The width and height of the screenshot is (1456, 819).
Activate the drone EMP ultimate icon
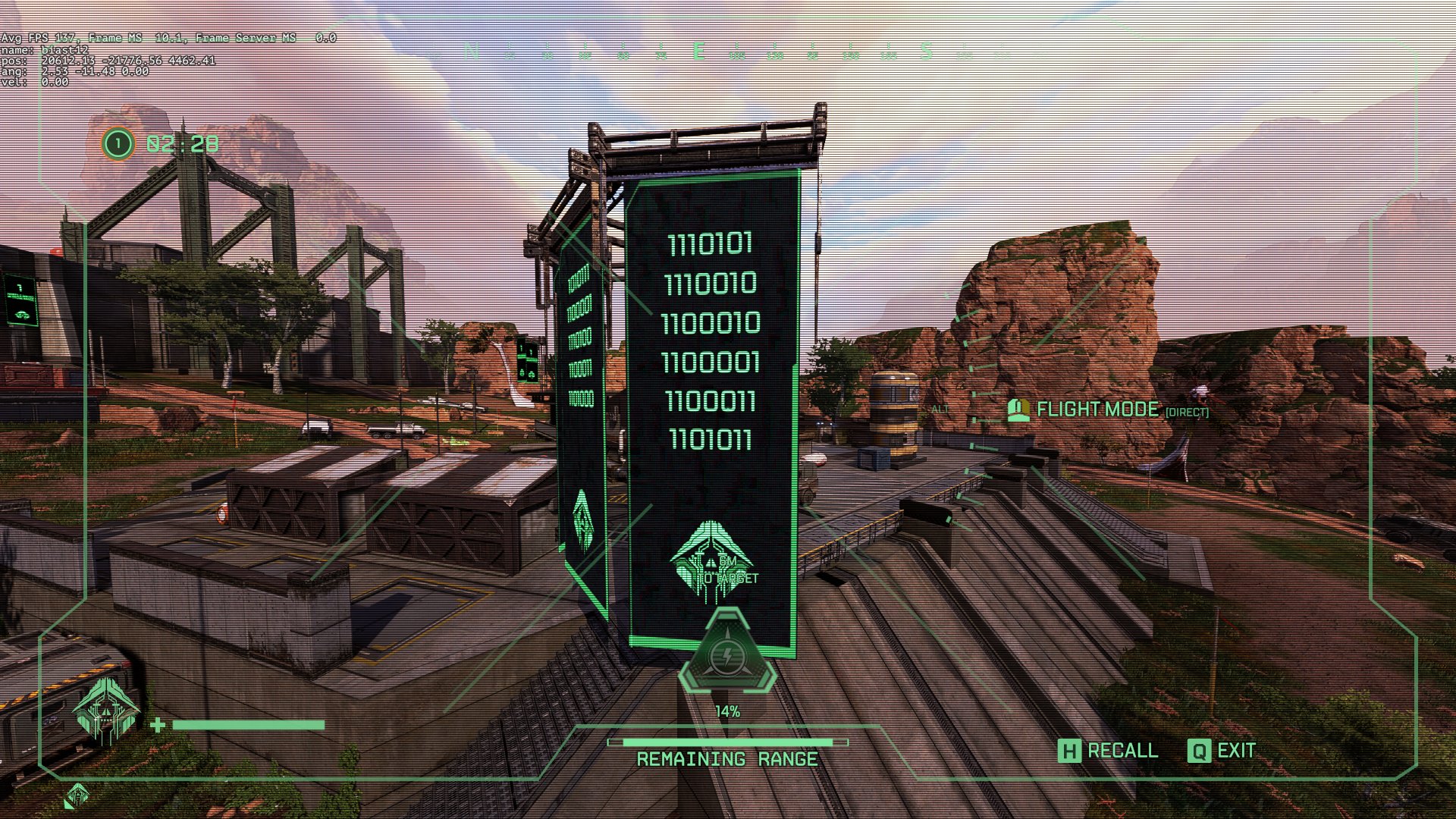pyautogui.click(x=727, y=654)
